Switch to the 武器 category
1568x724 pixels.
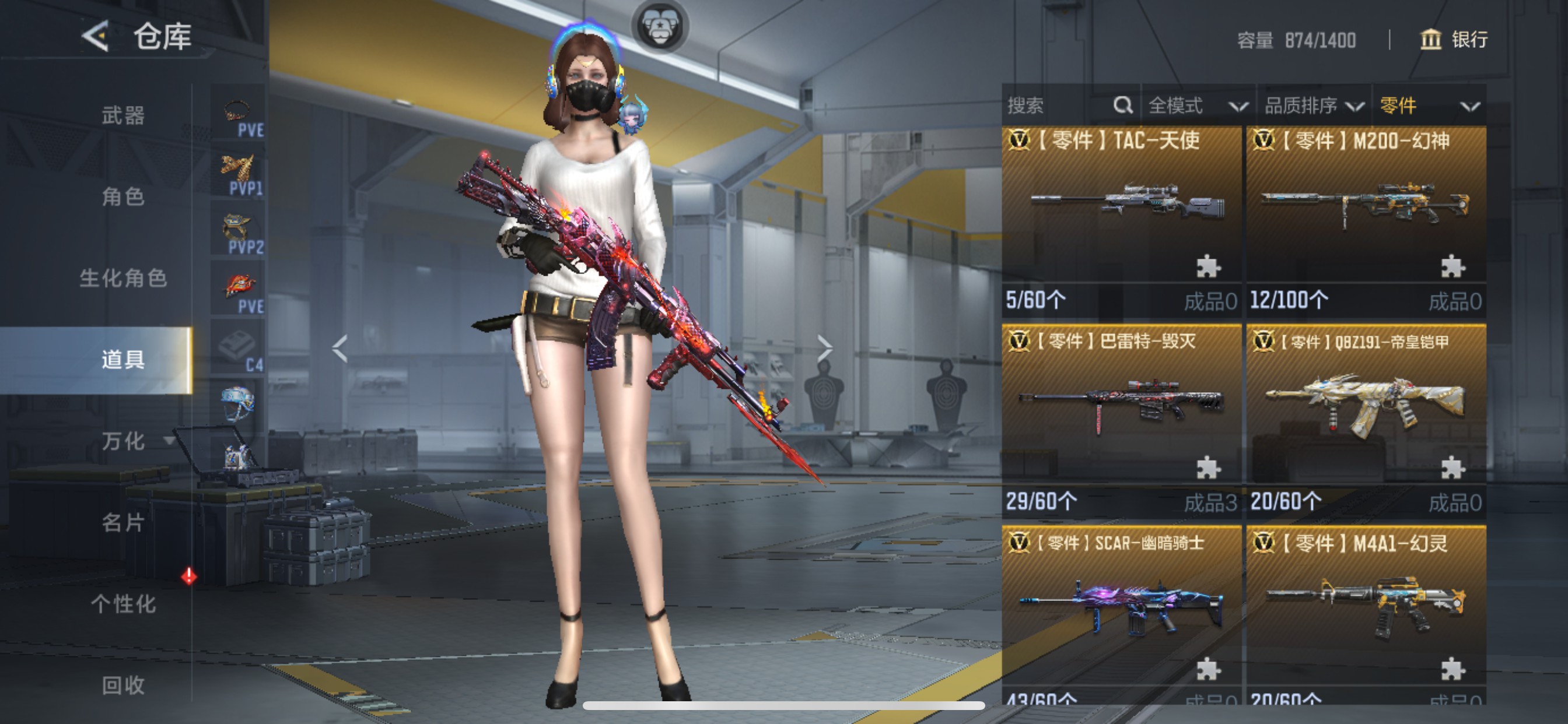123,115
